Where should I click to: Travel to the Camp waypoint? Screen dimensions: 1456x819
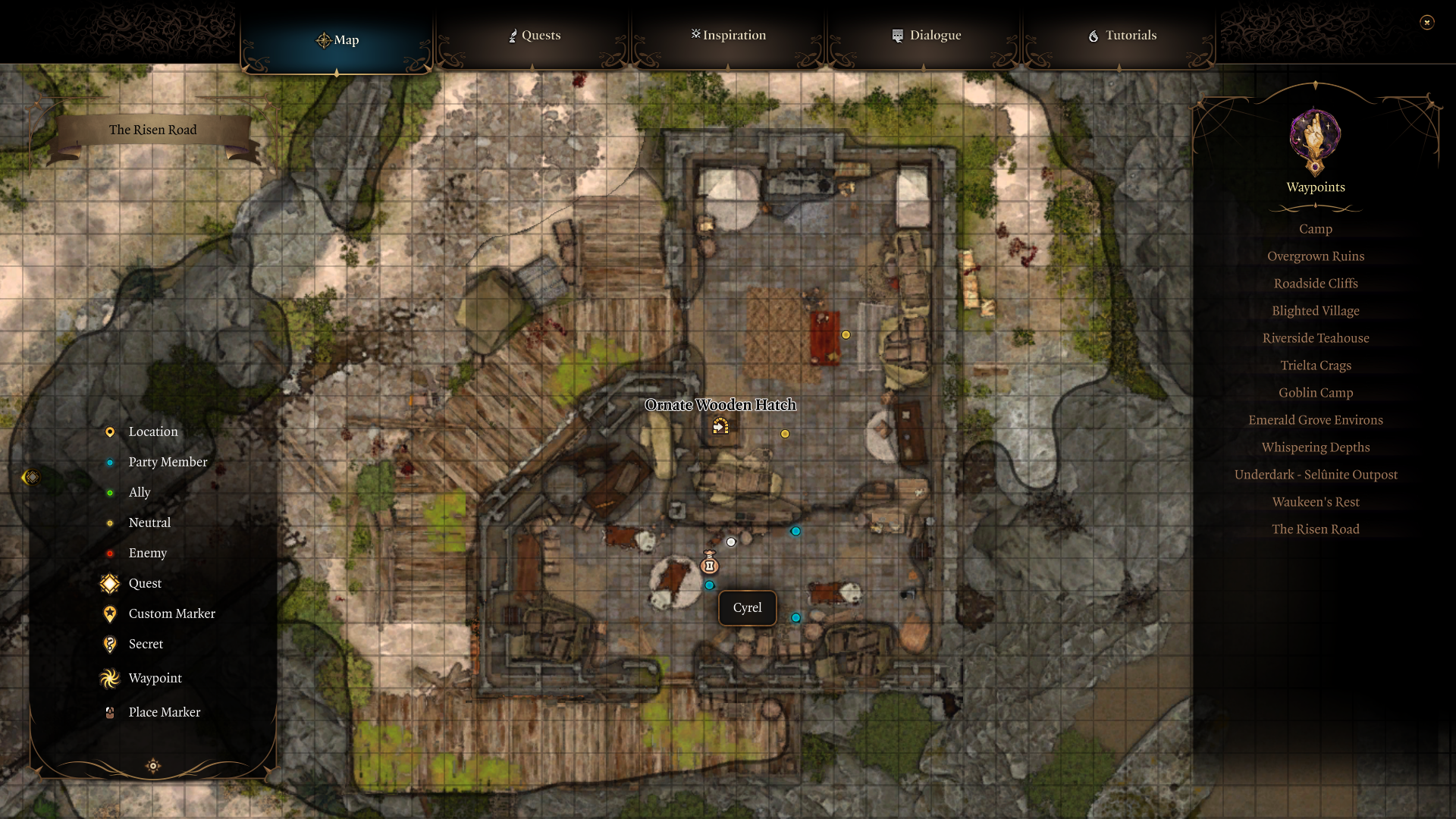[x=1315, y=229]
